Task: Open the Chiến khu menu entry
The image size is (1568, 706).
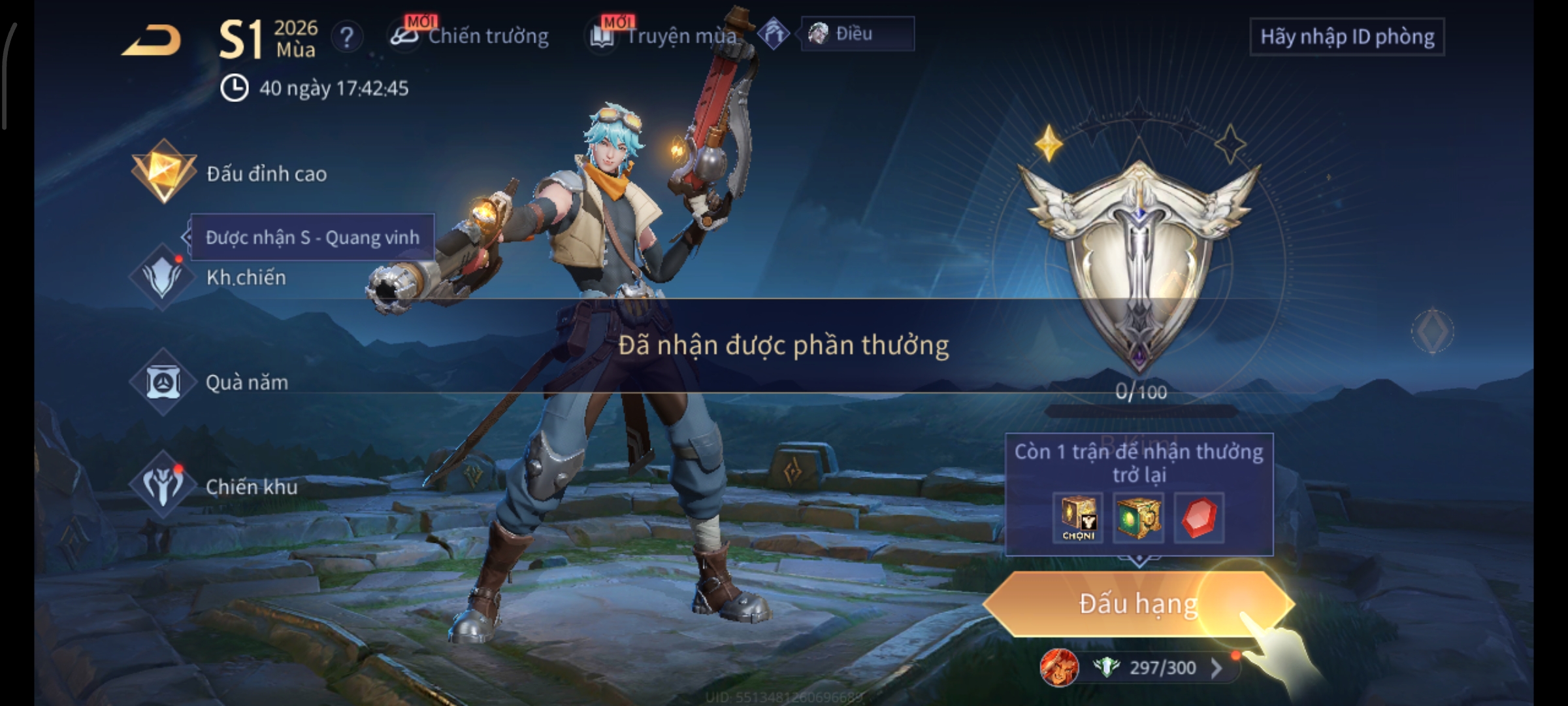Action: point(214,486)
